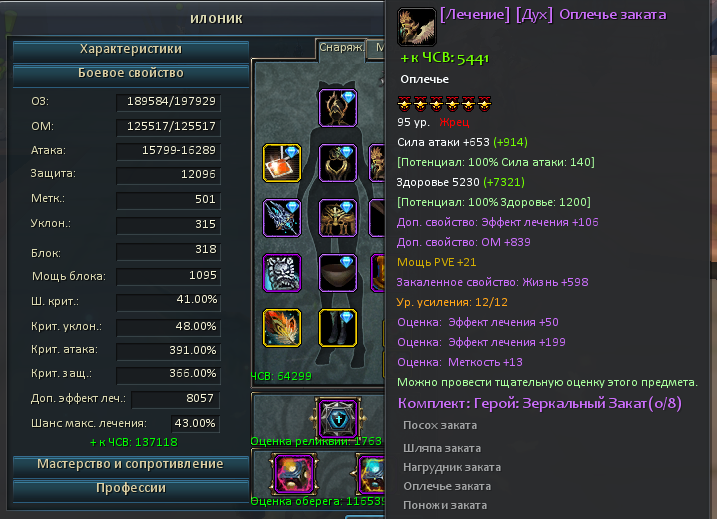The image size is (717, 519).
Task: Open the Боевое свойство section header
Action: pyautogui.click(x=130, y=74)
